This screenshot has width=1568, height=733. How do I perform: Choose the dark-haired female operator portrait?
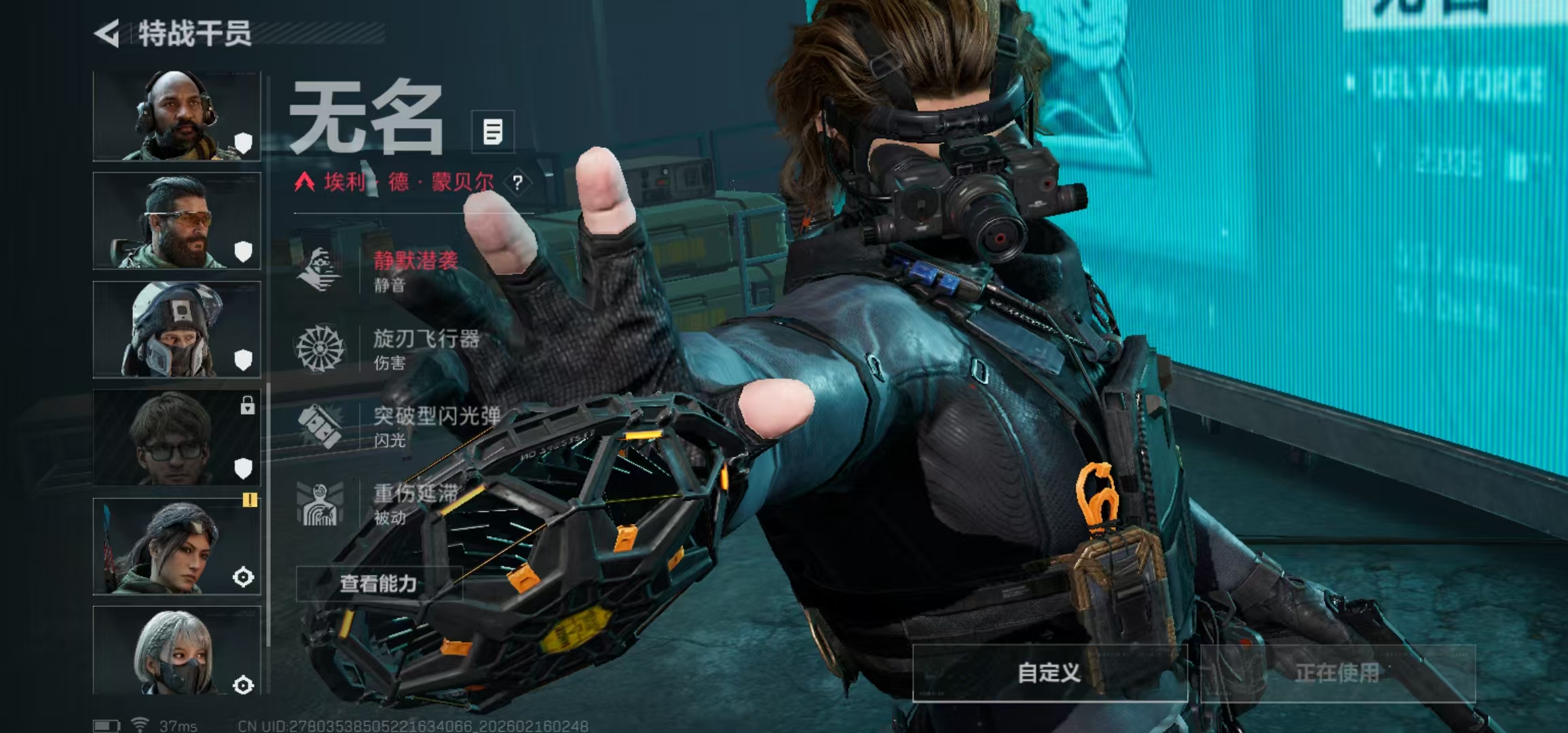[176, 547]
